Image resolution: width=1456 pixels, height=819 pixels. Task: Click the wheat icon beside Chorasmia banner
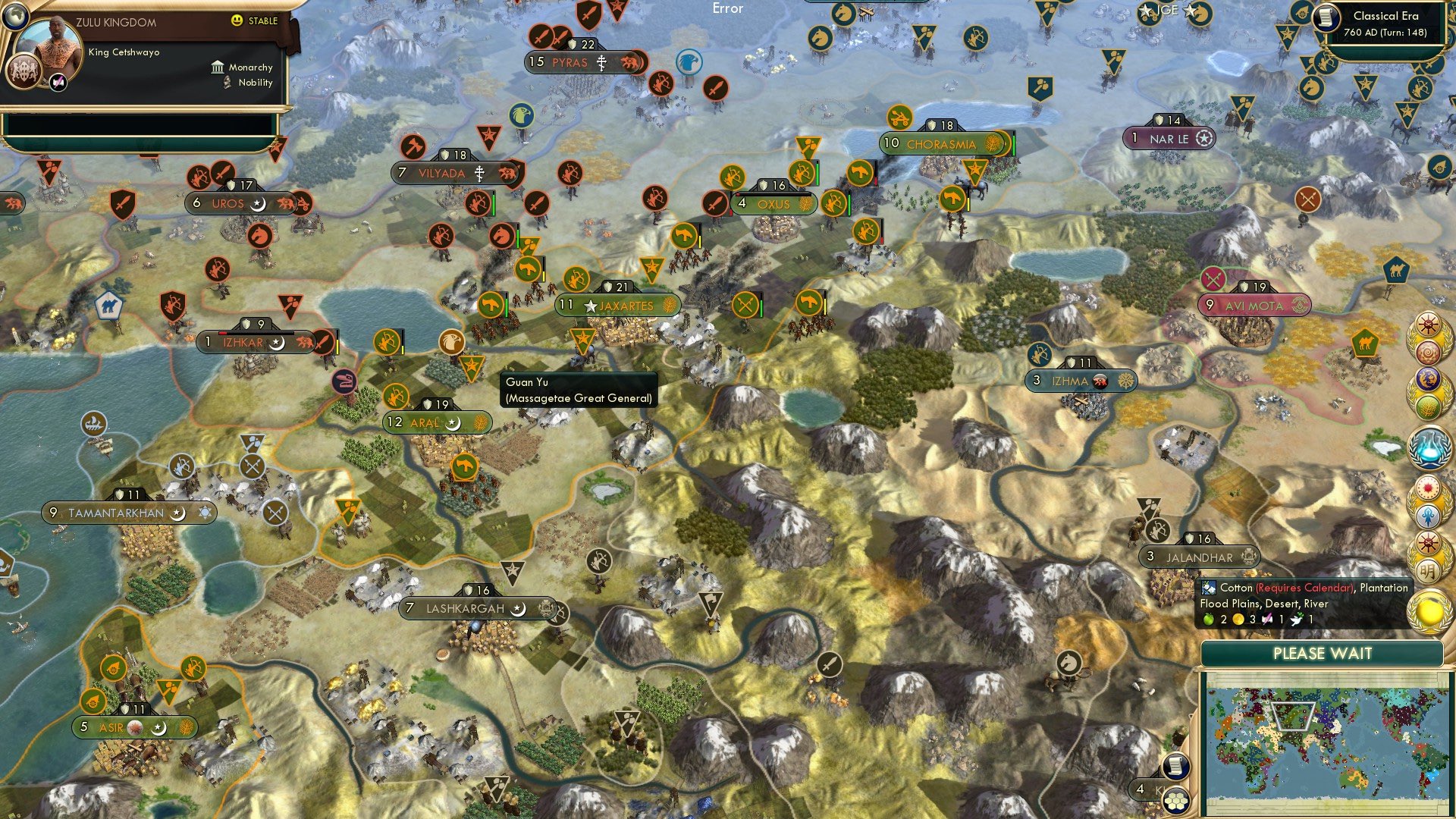pyautogui.click(x=990, y=143)
